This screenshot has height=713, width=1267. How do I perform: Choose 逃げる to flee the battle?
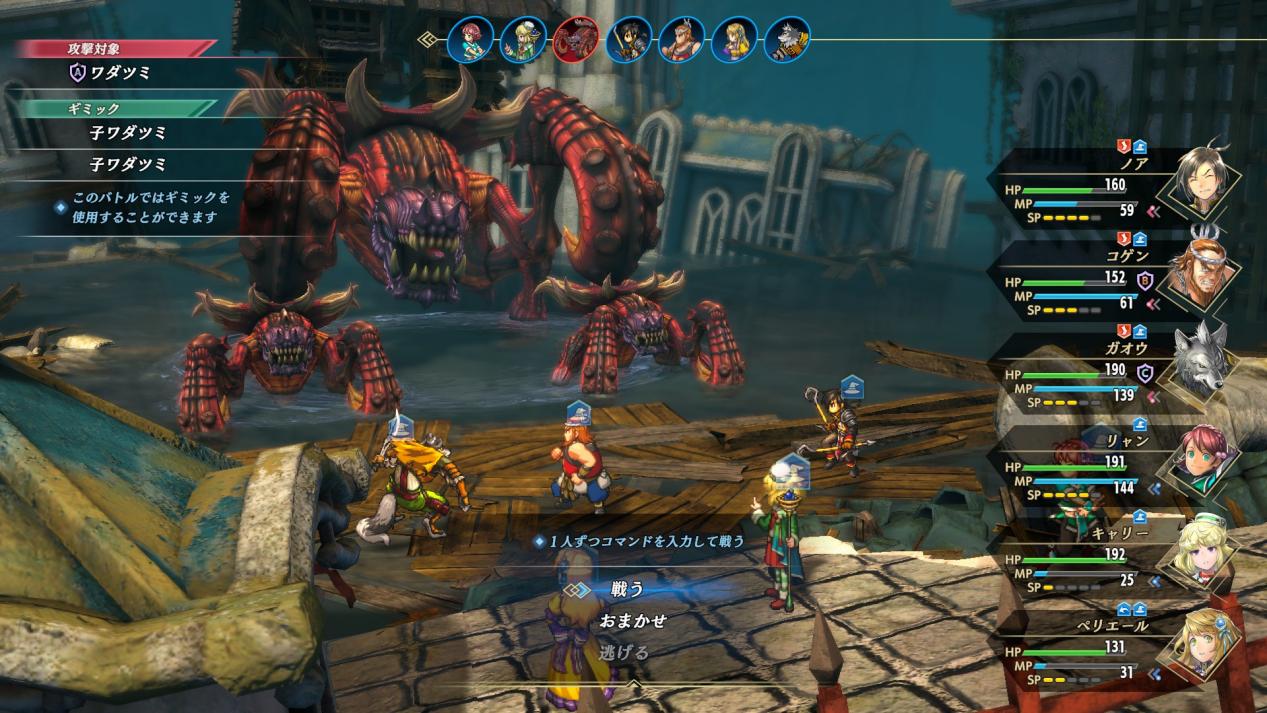click(624, 653)
